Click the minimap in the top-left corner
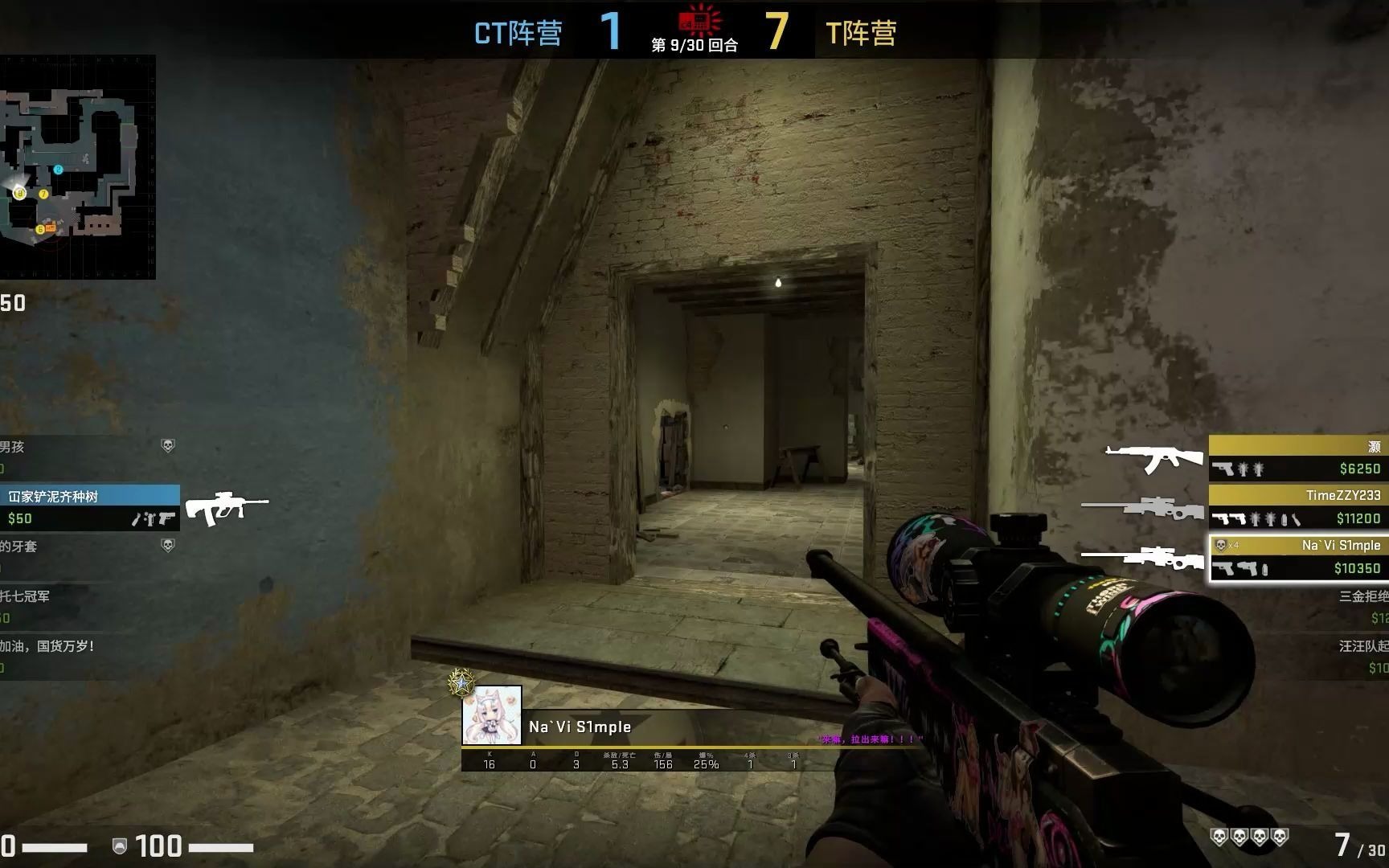1389x868 pixels. (x=78, y=166)
